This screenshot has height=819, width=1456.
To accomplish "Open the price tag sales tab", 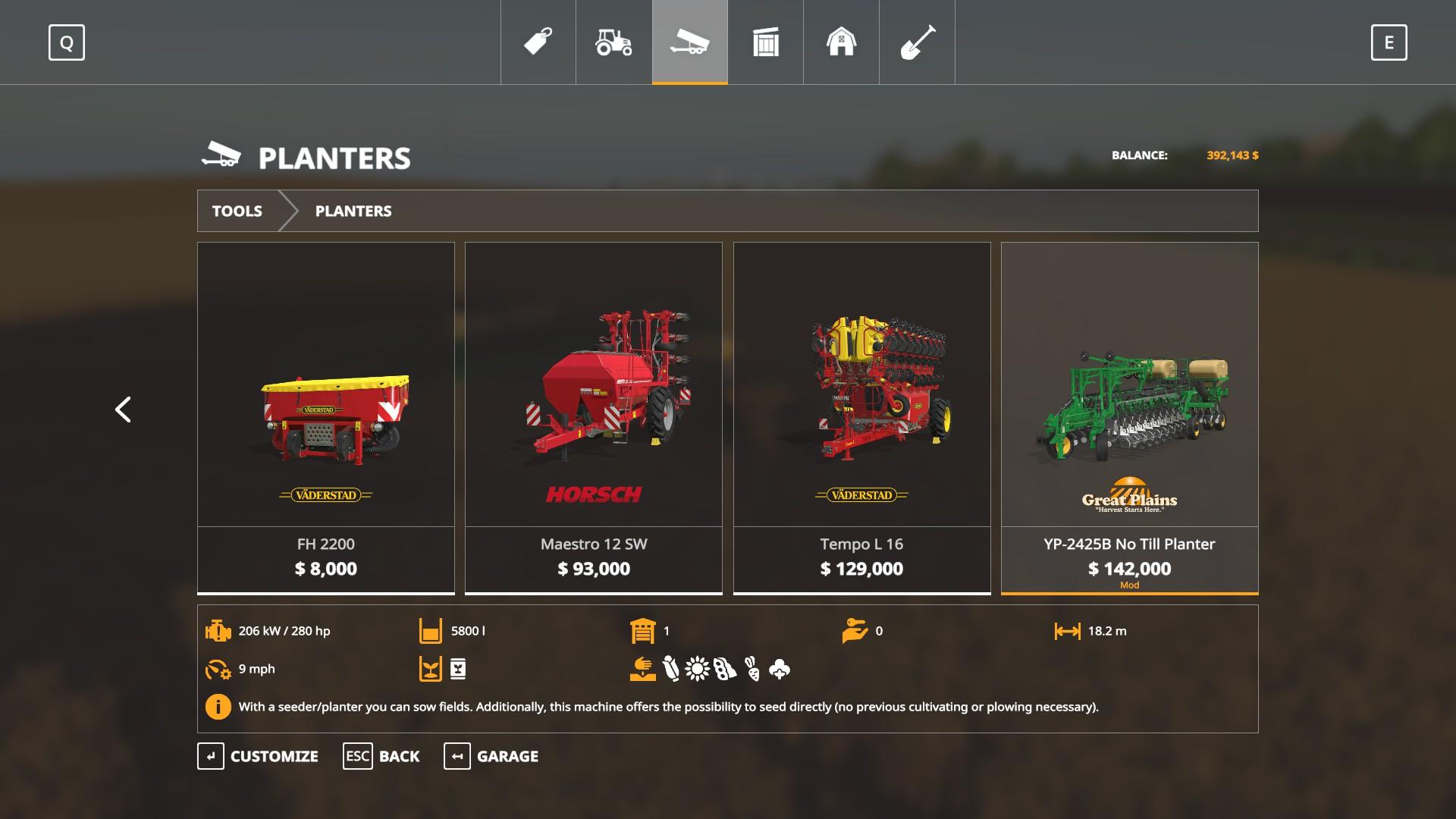I will tap(538, 42).
